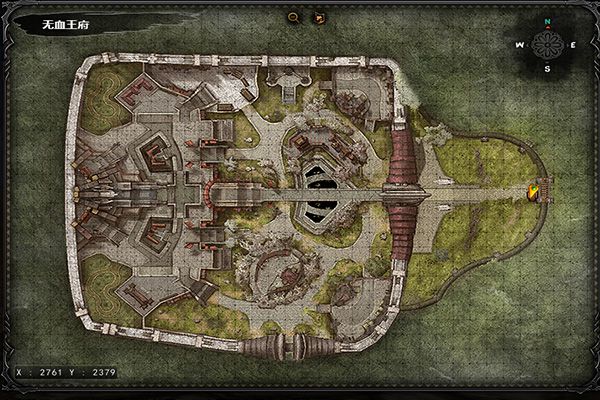
Task: Open the world map icon beside the magnifier
Action: tap(320, 17)
